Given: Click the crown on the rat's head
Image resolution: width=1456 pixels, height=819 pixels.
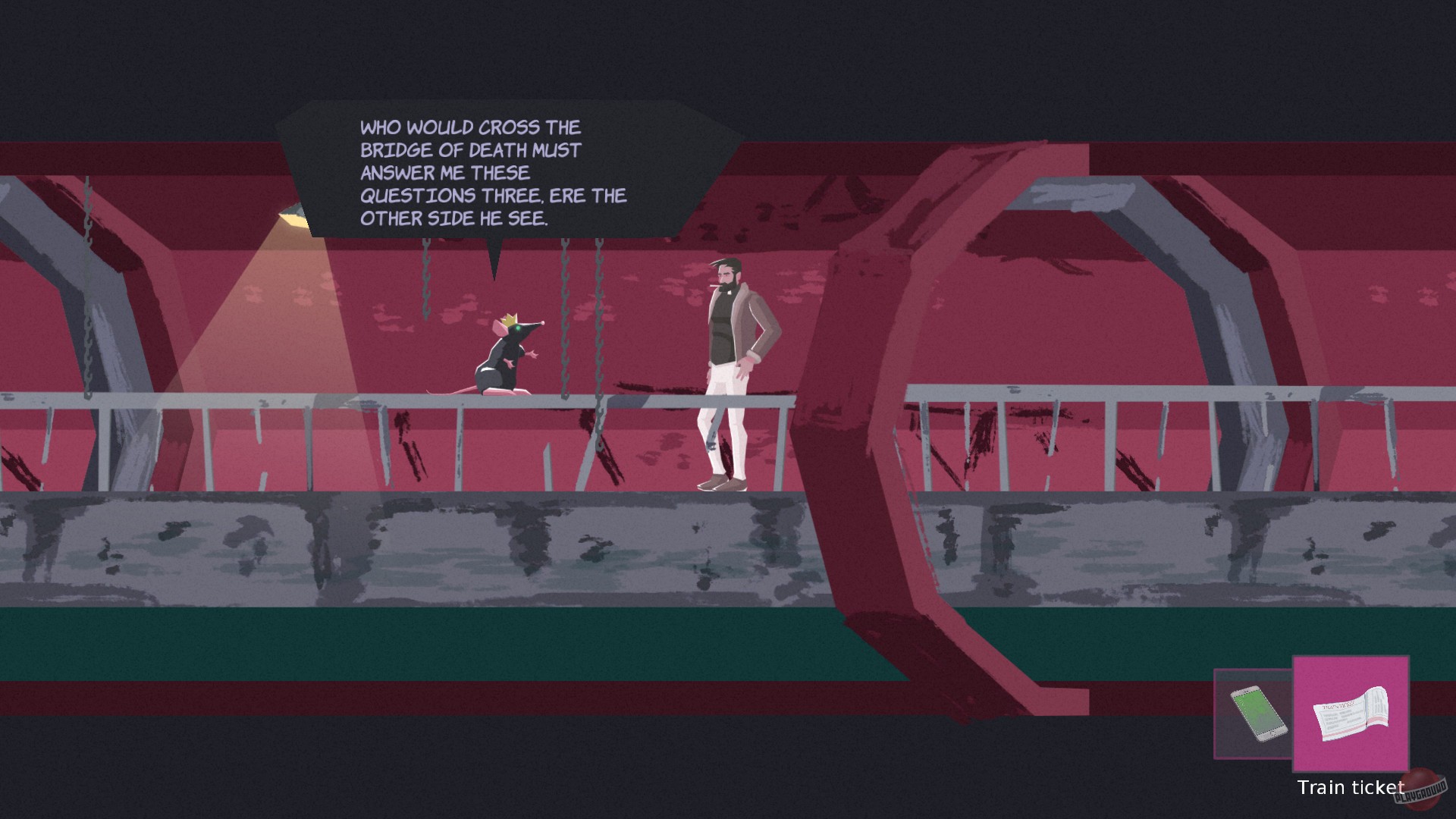Looking at the screenshot, I should tap(510, 319).
